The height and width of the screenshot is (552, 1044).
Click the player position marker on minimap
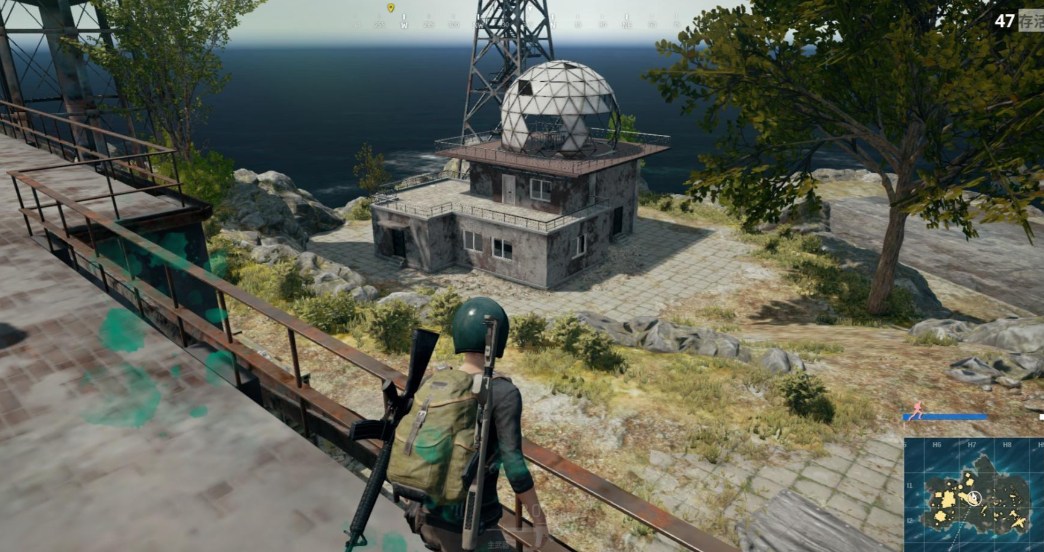click(x=973, y=497)
